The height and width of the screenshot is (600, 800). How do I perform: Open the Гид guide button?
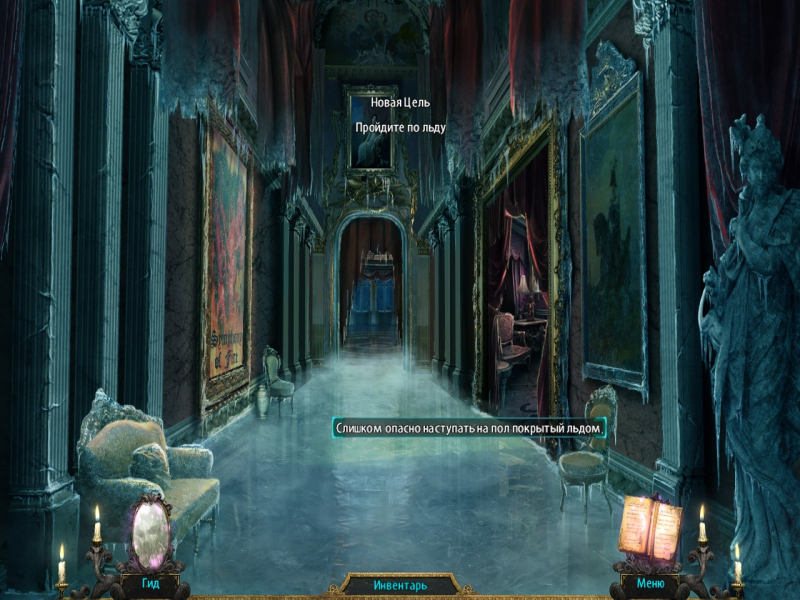tap(150, 582)
